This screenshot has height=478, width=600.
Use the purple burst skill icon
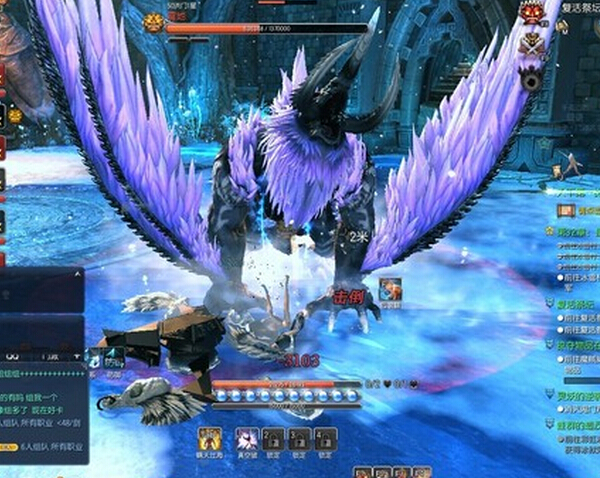tap(246, 438)
